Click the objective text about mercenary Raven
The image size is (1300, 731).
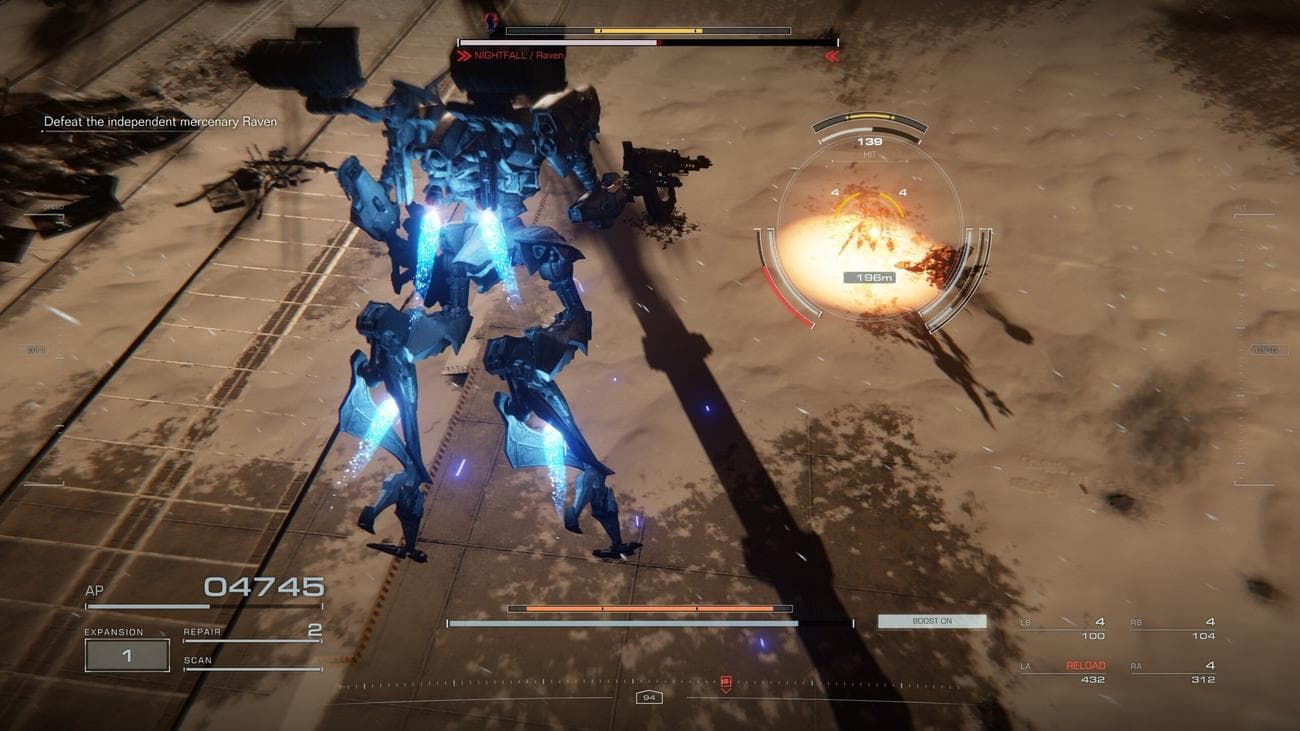click(162, 120)
